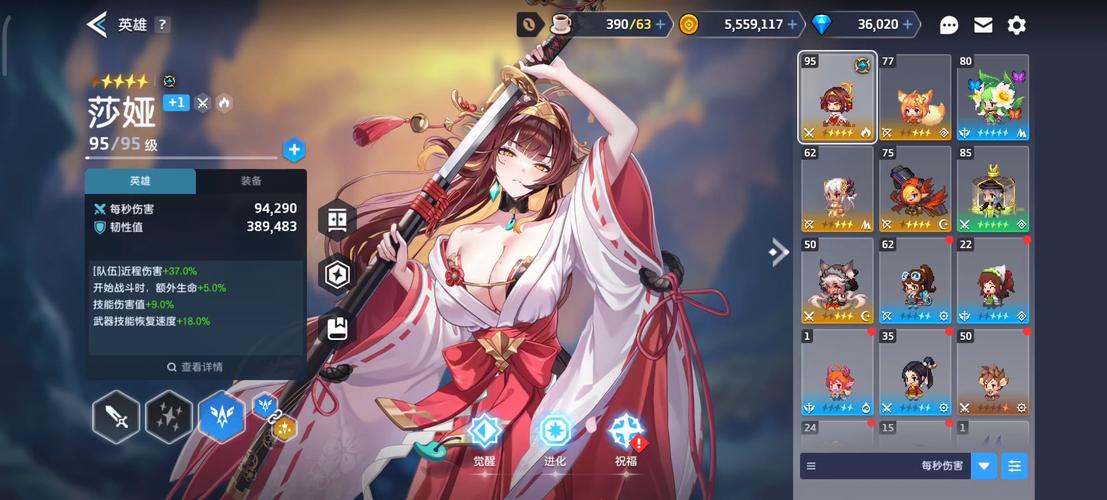Viewport: 1107px width, 500px height.
Task: Open the hero help question mark
Action: click(x=162, y=25)
